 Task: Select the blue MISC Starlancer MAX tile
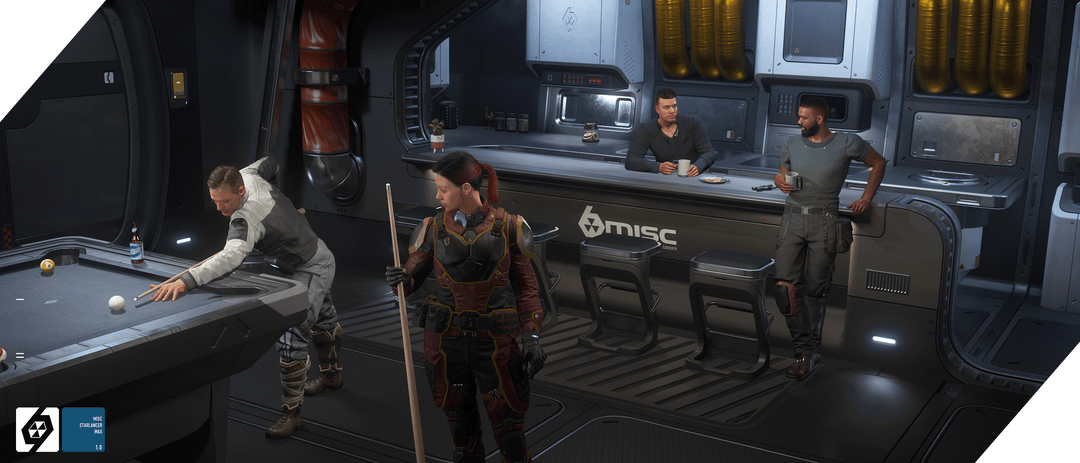pyautogui.click(x=82, y=429)
